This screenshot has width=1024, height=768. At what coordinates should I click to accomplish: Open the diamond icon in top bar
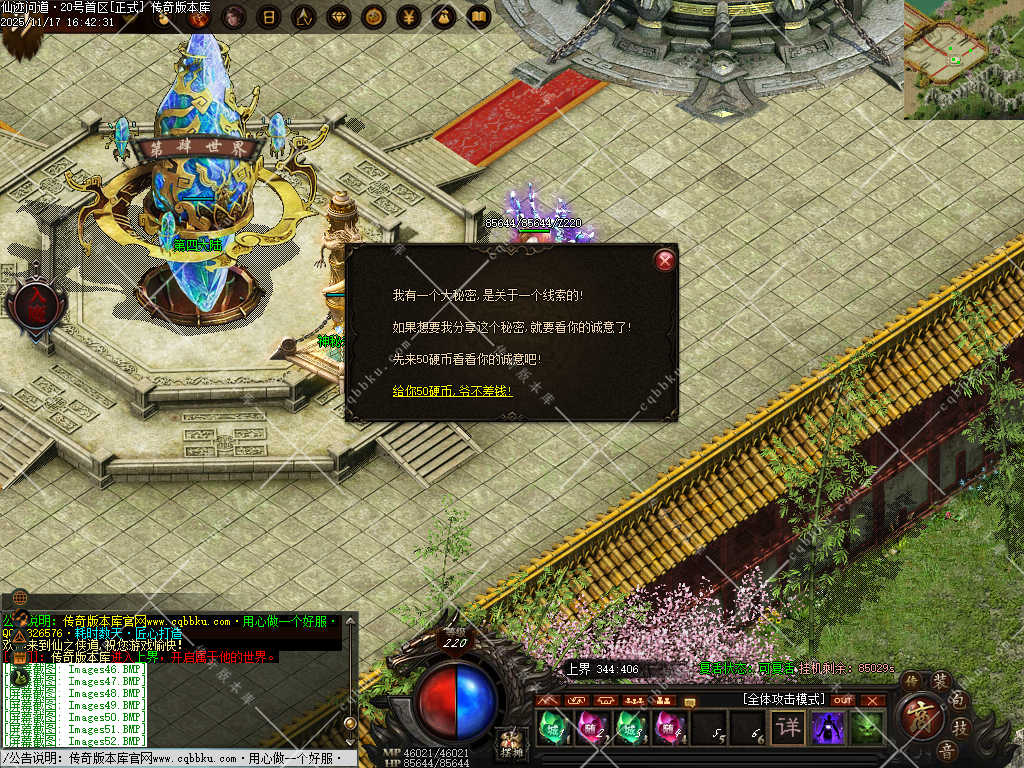click(338, 16)
